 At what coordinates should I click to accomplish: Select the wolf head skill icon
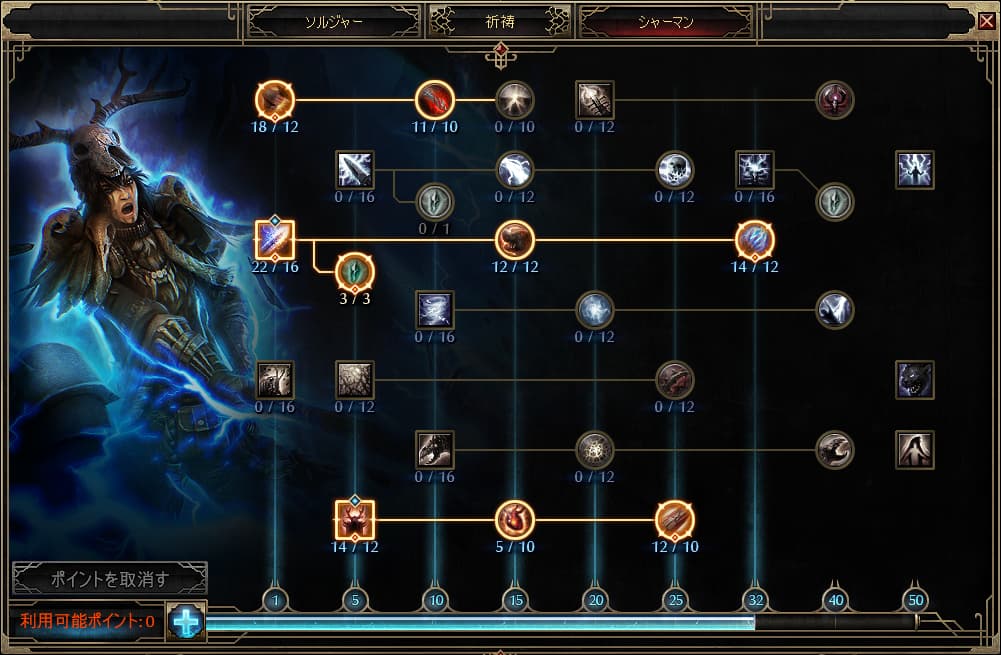[915, 380]
